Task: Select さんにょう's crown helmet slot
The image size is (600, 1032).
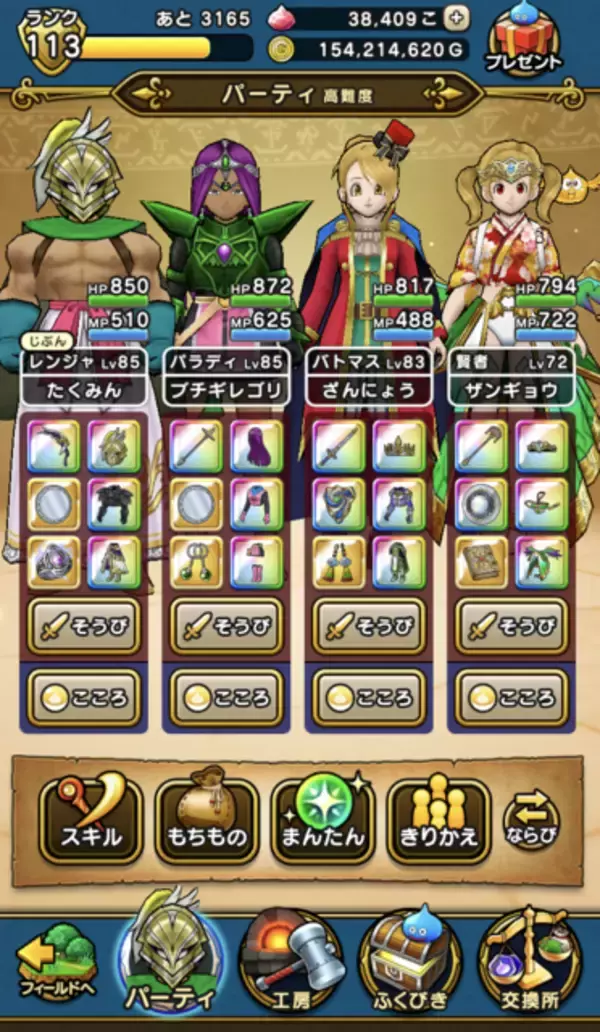Action: (399, 445)
